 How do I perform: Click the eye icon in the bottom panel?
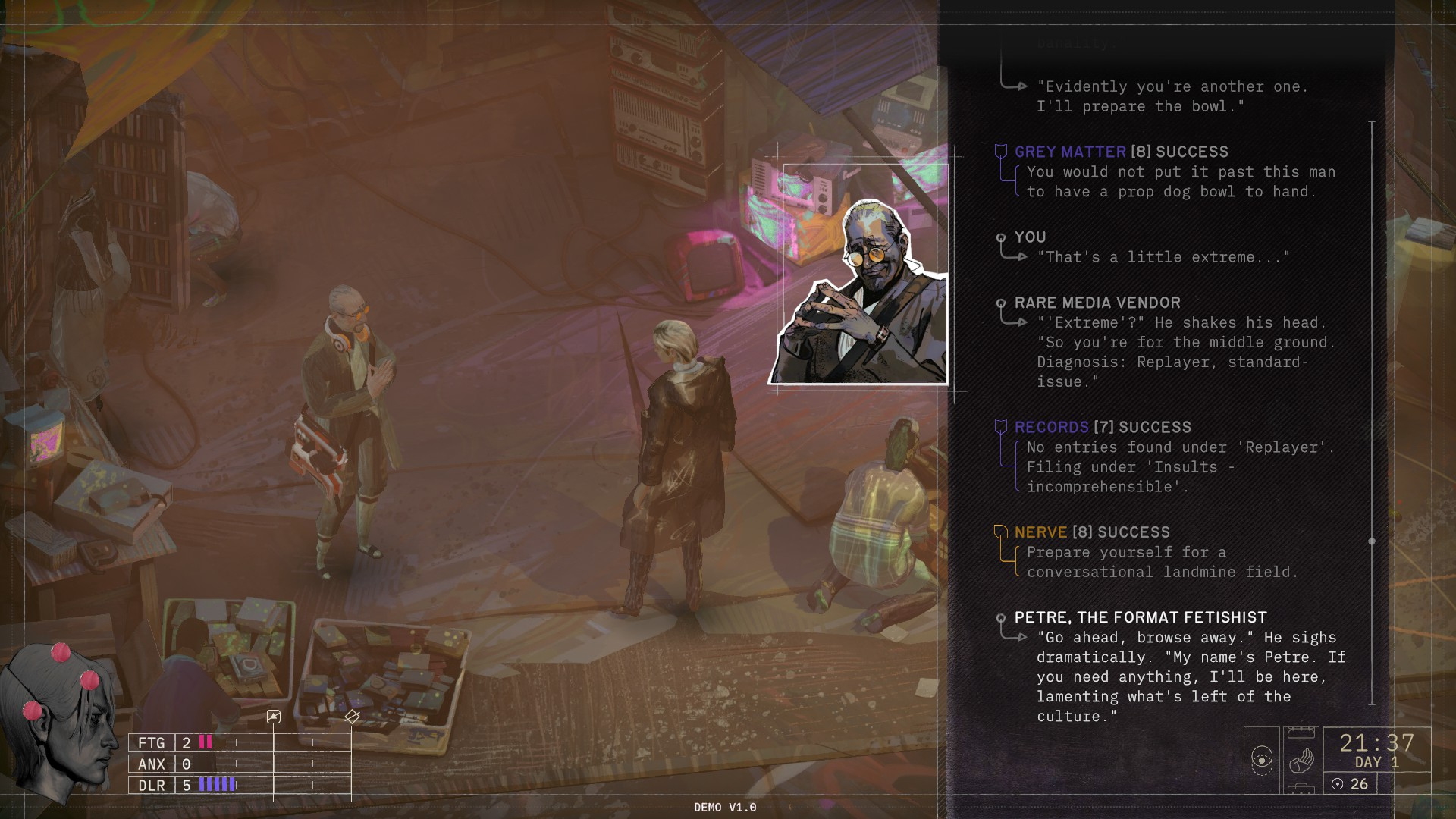tap(1262, 759)
